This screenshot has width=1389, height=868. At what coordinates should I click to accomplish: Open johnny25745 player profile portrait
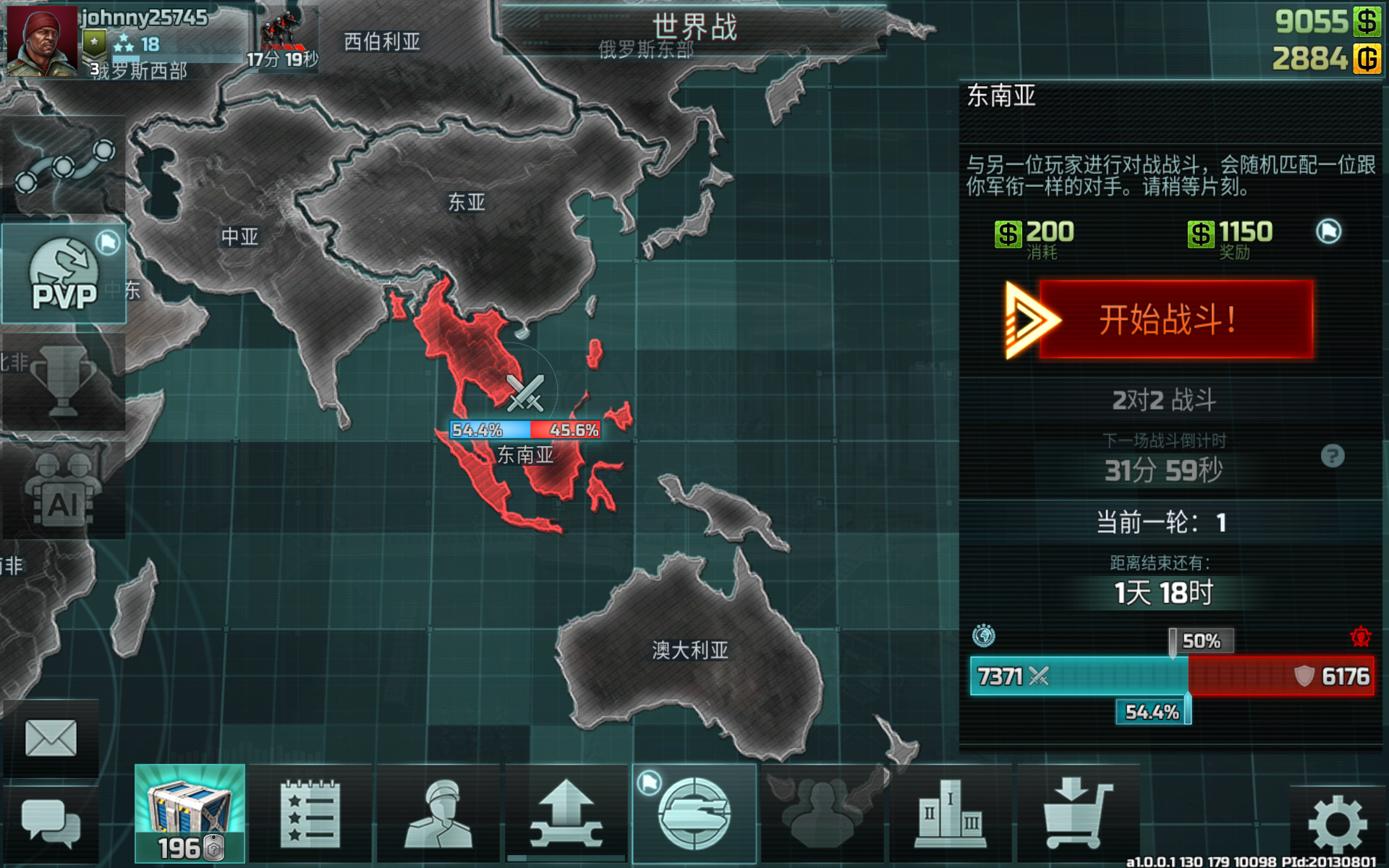pyautogui.click(x=42, y=41)
